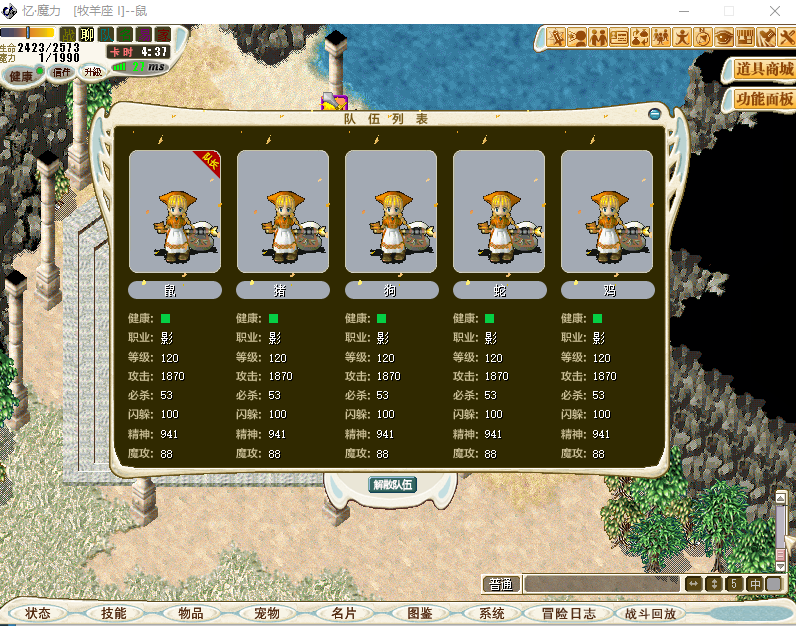Viewport: 796px width, 626px height.
Task: Open the 物品 items menu
Action: pos(190,613)
